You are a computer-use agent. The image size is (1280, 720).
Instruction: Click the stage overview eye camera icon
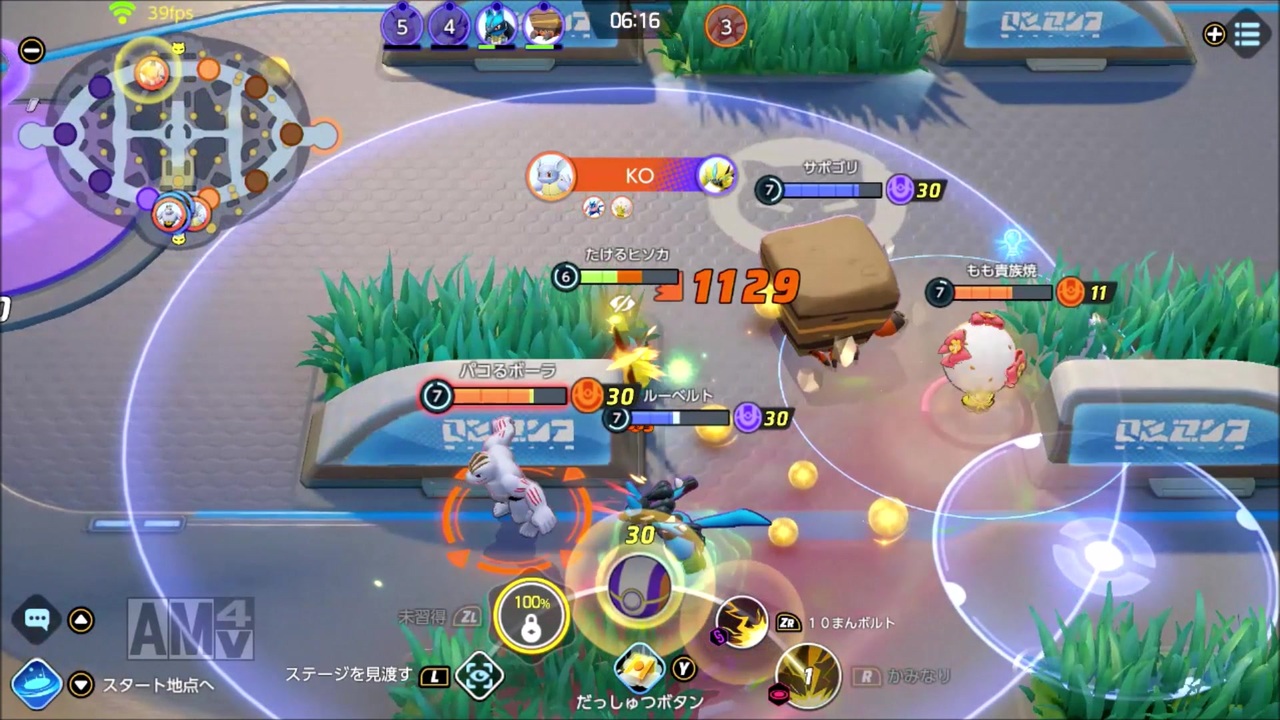tap(479, 676)
